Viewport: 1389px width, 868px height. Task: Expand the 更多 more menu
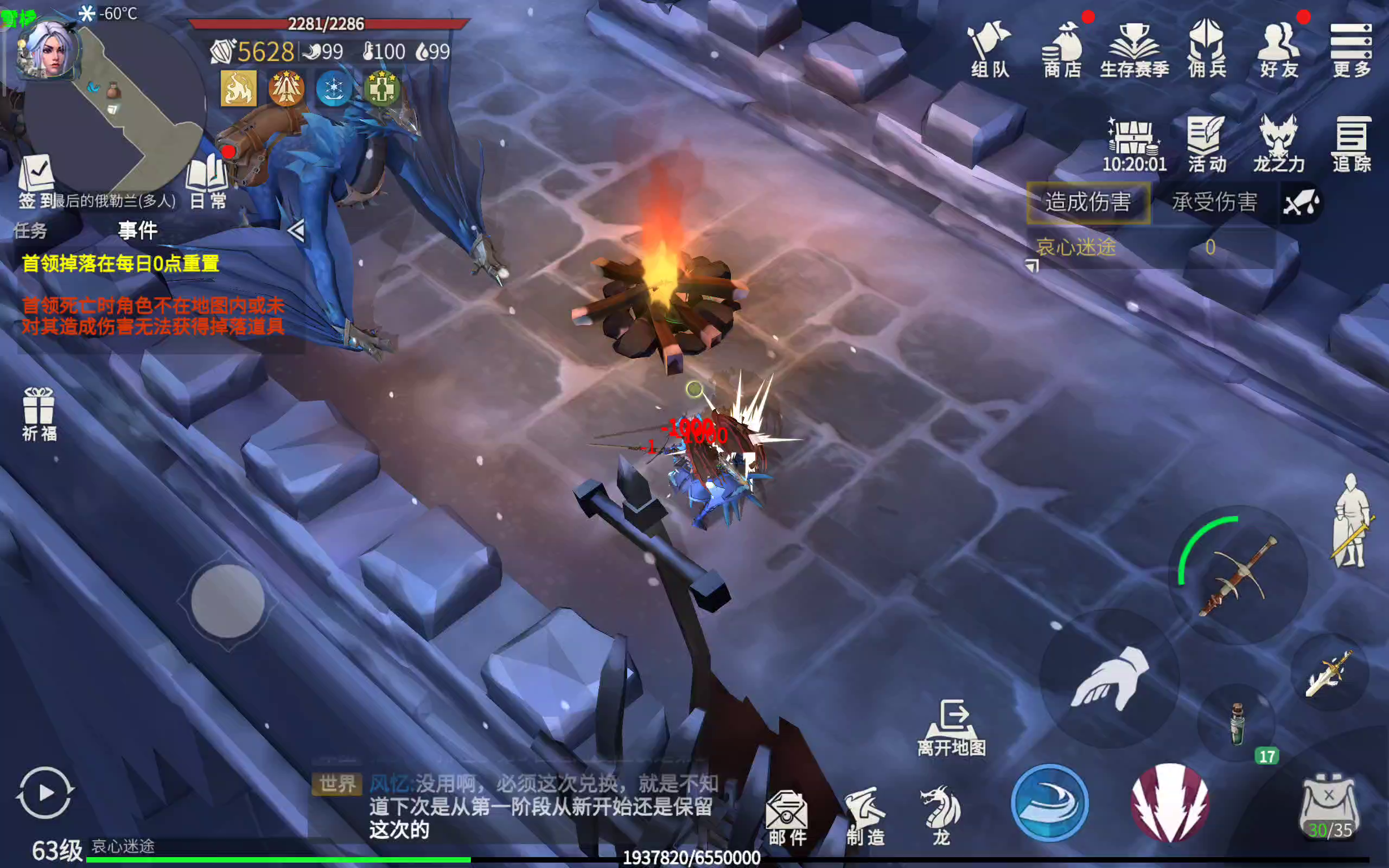(x=1351, y=49)
